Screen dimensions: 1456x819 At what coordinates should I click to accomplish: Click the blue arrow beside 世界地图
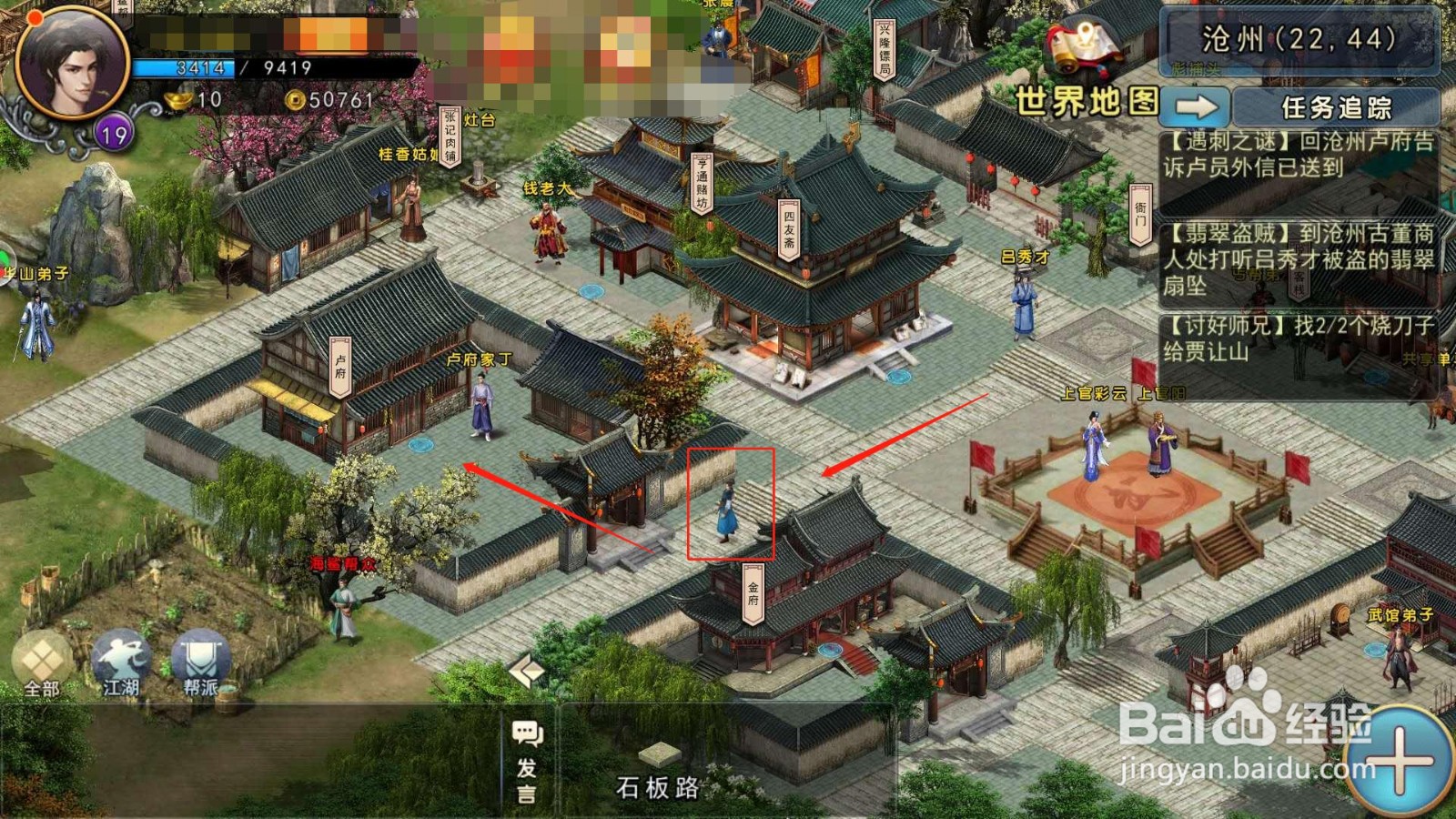[x=1198, y=106]
